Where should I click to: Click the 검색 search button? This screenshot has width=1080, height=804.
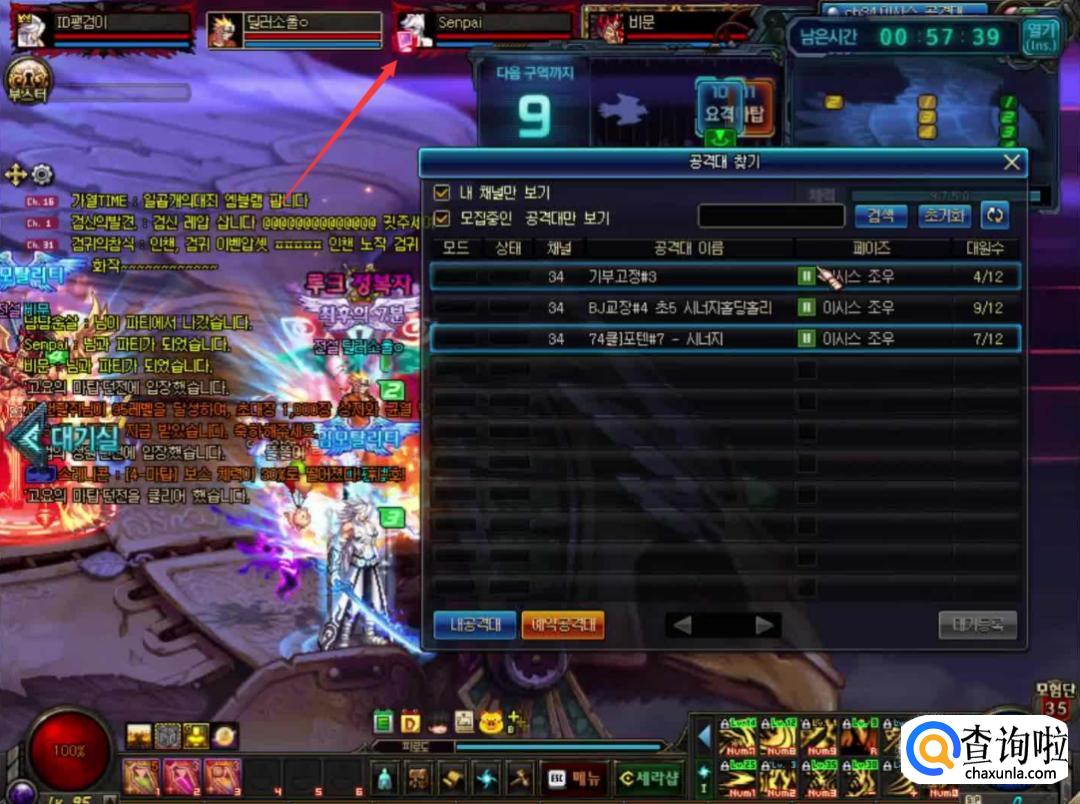click(880, 216)
